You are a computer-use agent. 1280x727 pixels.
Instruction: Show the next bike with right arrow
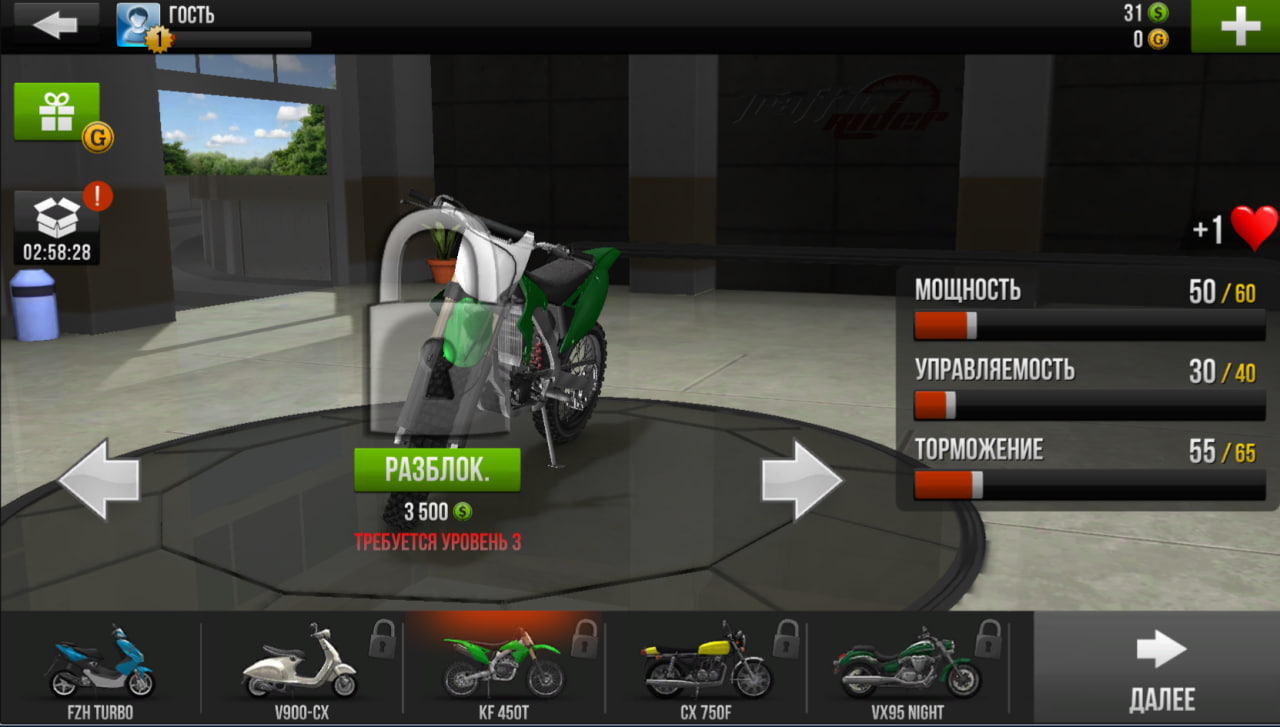[802, 481]
